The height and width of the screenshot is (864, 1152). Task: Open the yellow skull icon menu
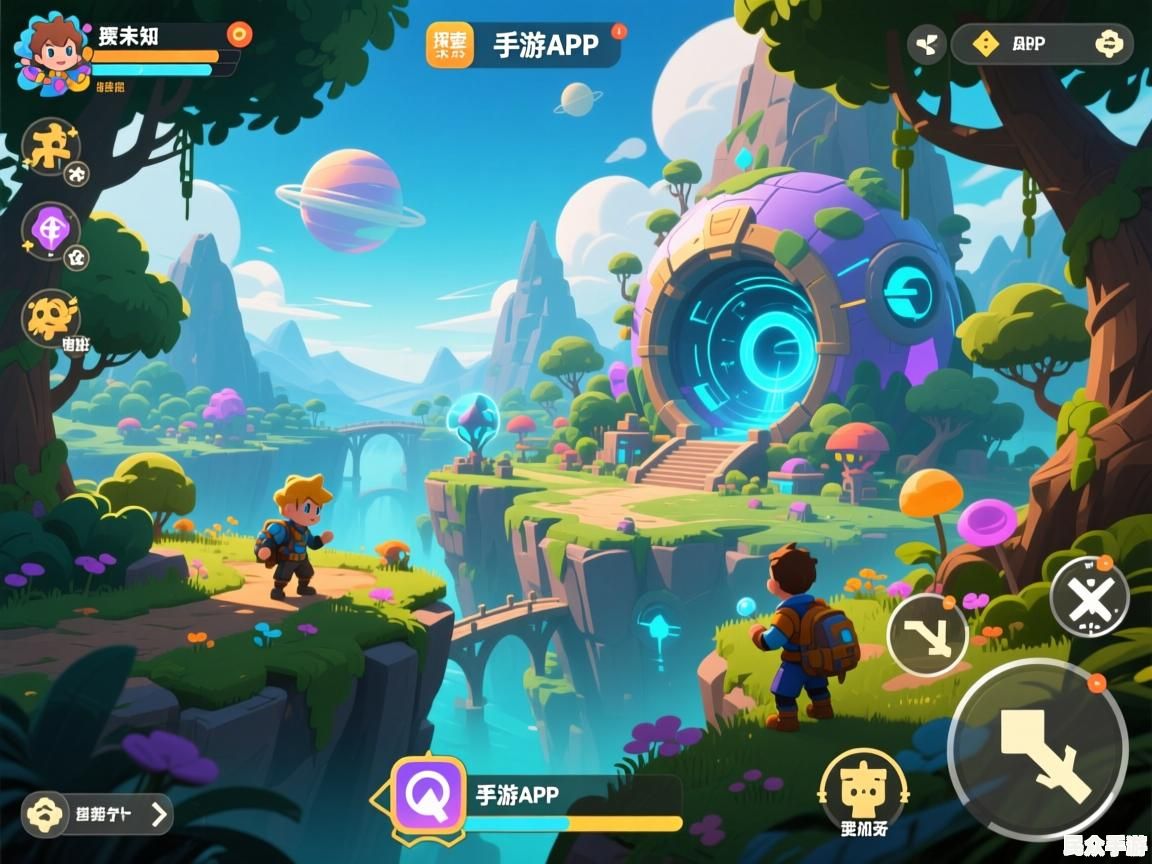(x=51, y=317)
